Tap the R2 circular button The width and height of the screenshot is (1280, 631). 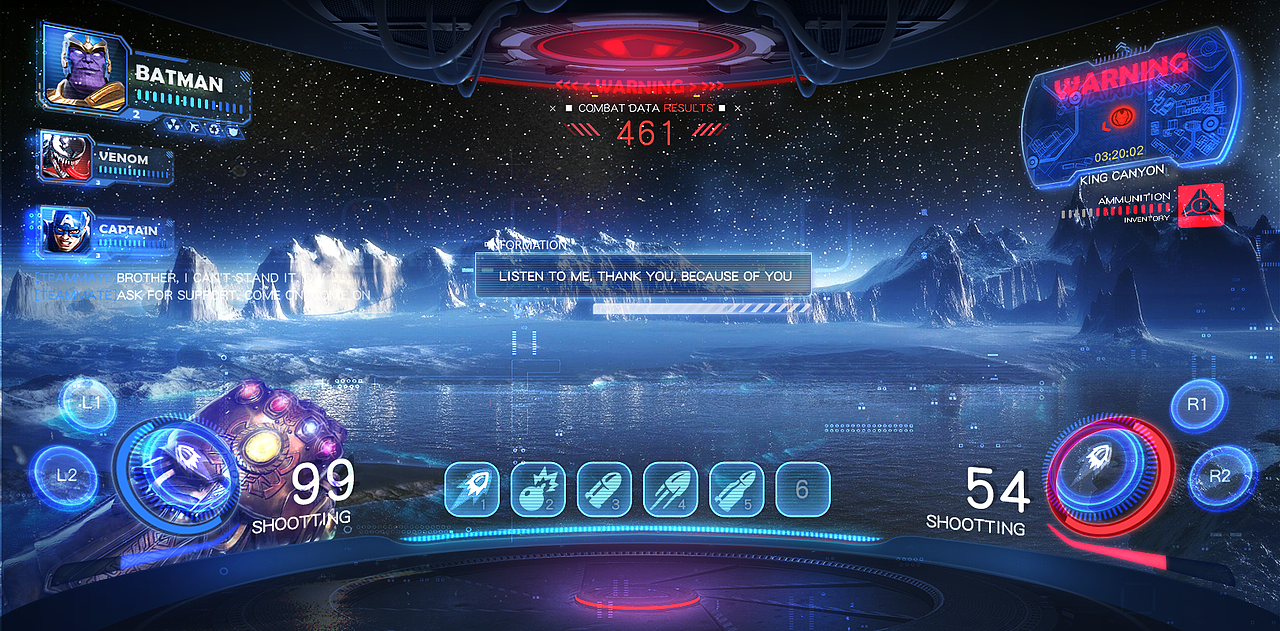coord(1220,476)
